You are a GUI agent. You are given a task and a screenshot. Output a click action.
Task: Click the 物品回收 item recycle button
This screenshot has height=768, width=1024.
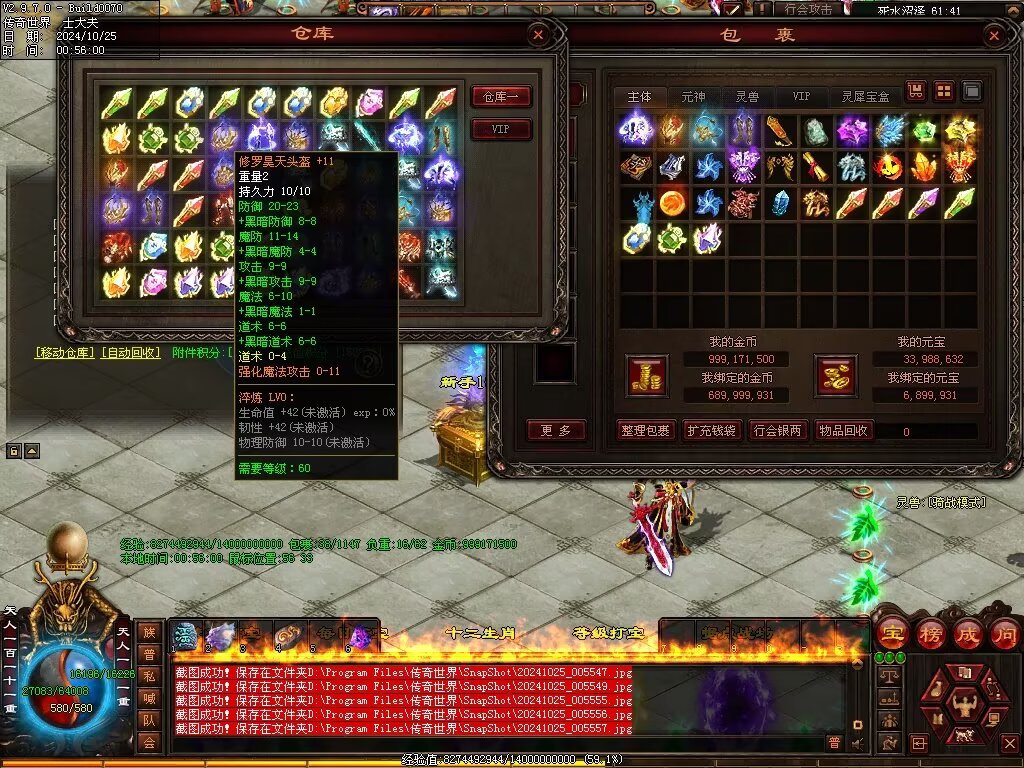[843, 430]
